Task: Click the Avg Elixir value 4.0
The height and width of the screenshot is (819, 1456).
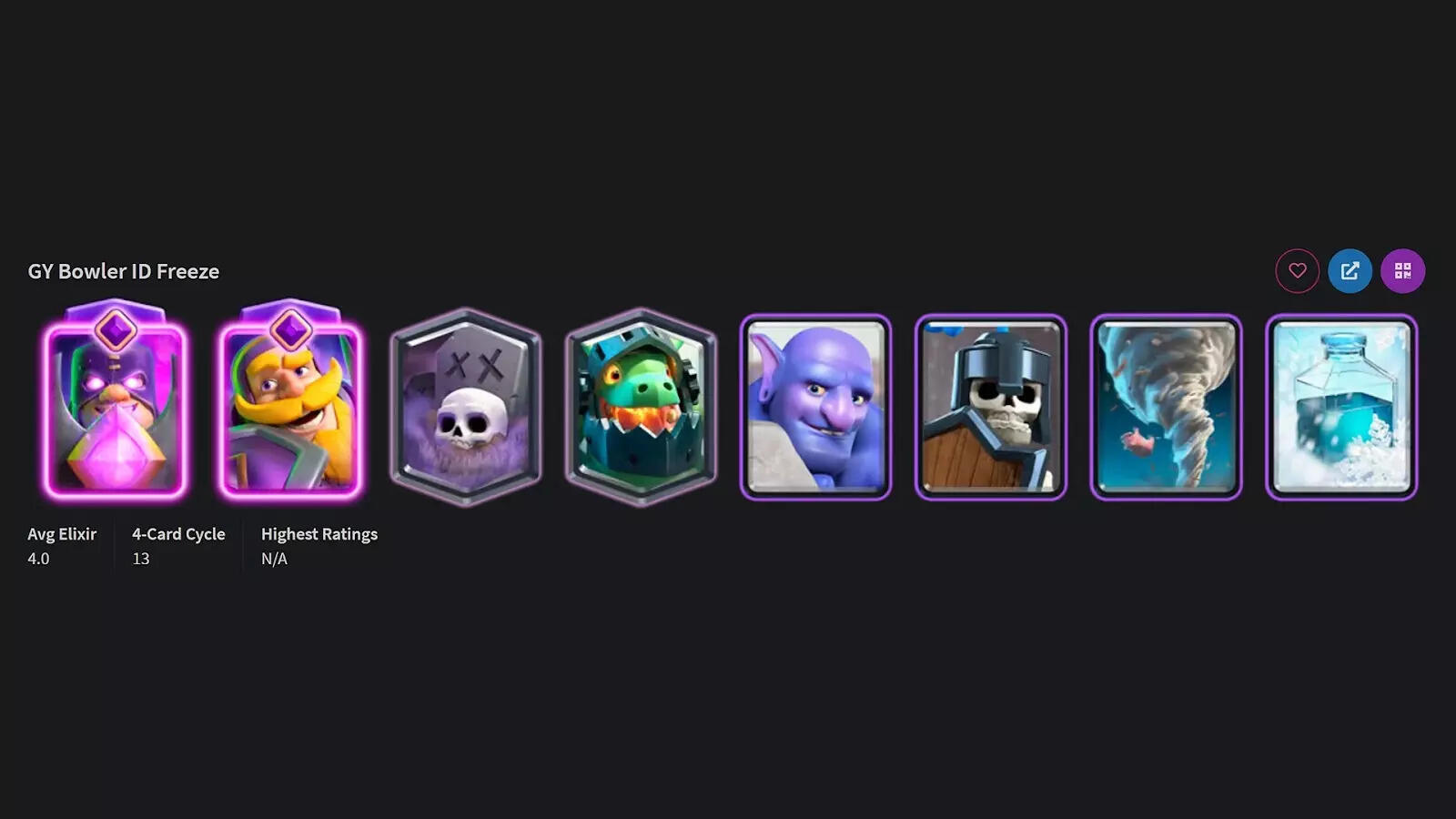Action: click(x=36, y=559)
